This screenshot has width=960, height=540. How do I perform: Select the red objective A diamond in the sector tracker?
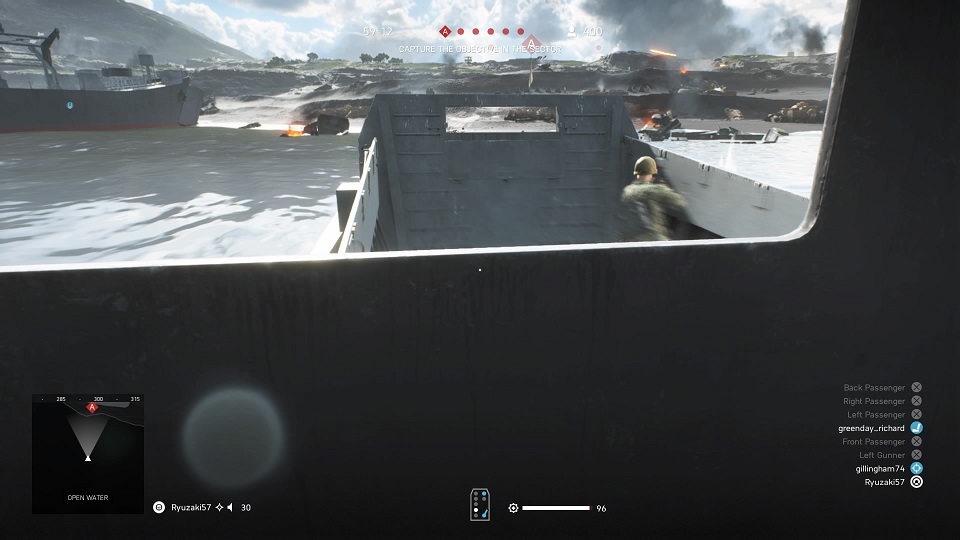click(445, 32)
